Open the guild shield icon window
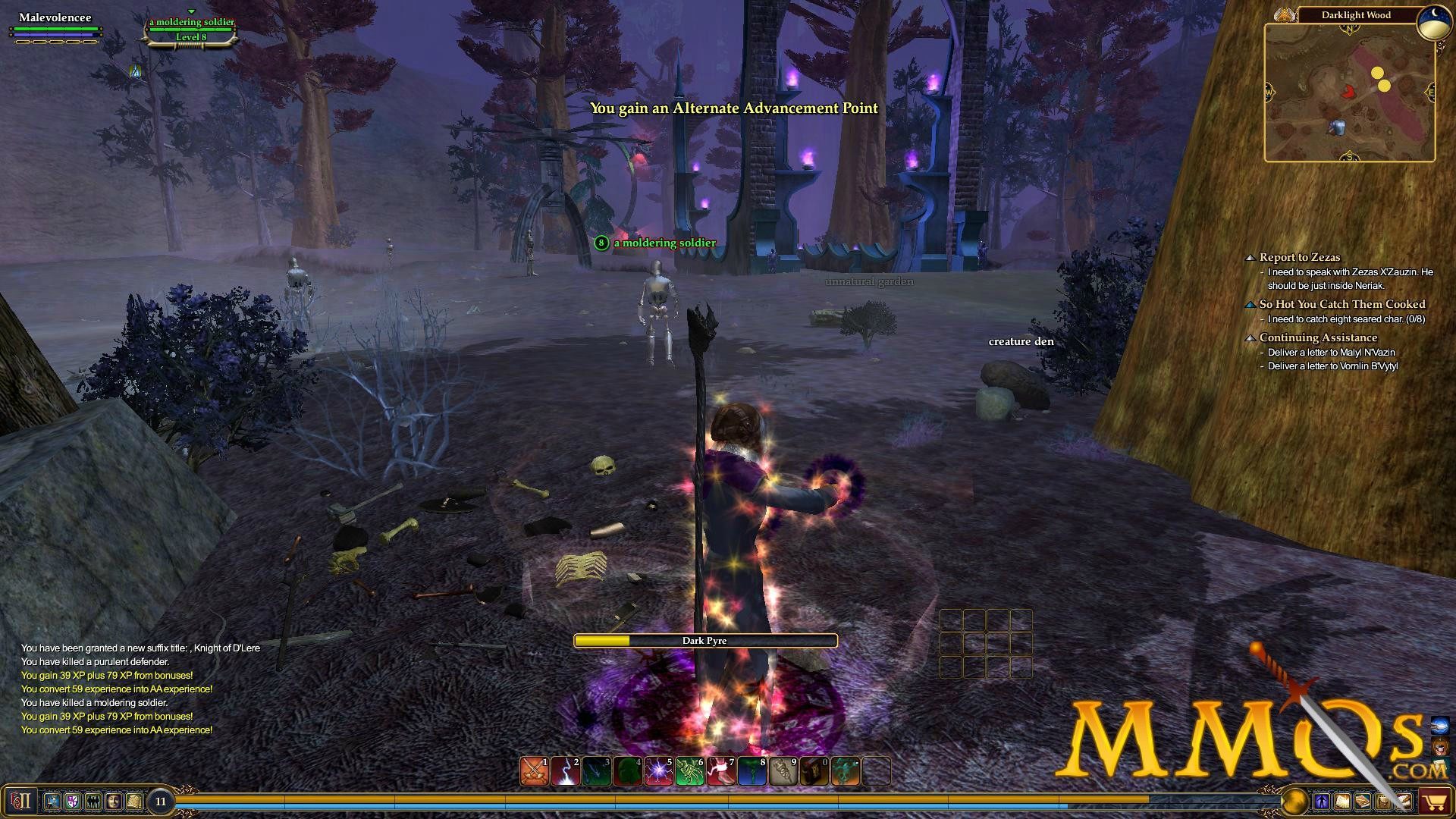 pyautogui.click(x=73, y=801)
